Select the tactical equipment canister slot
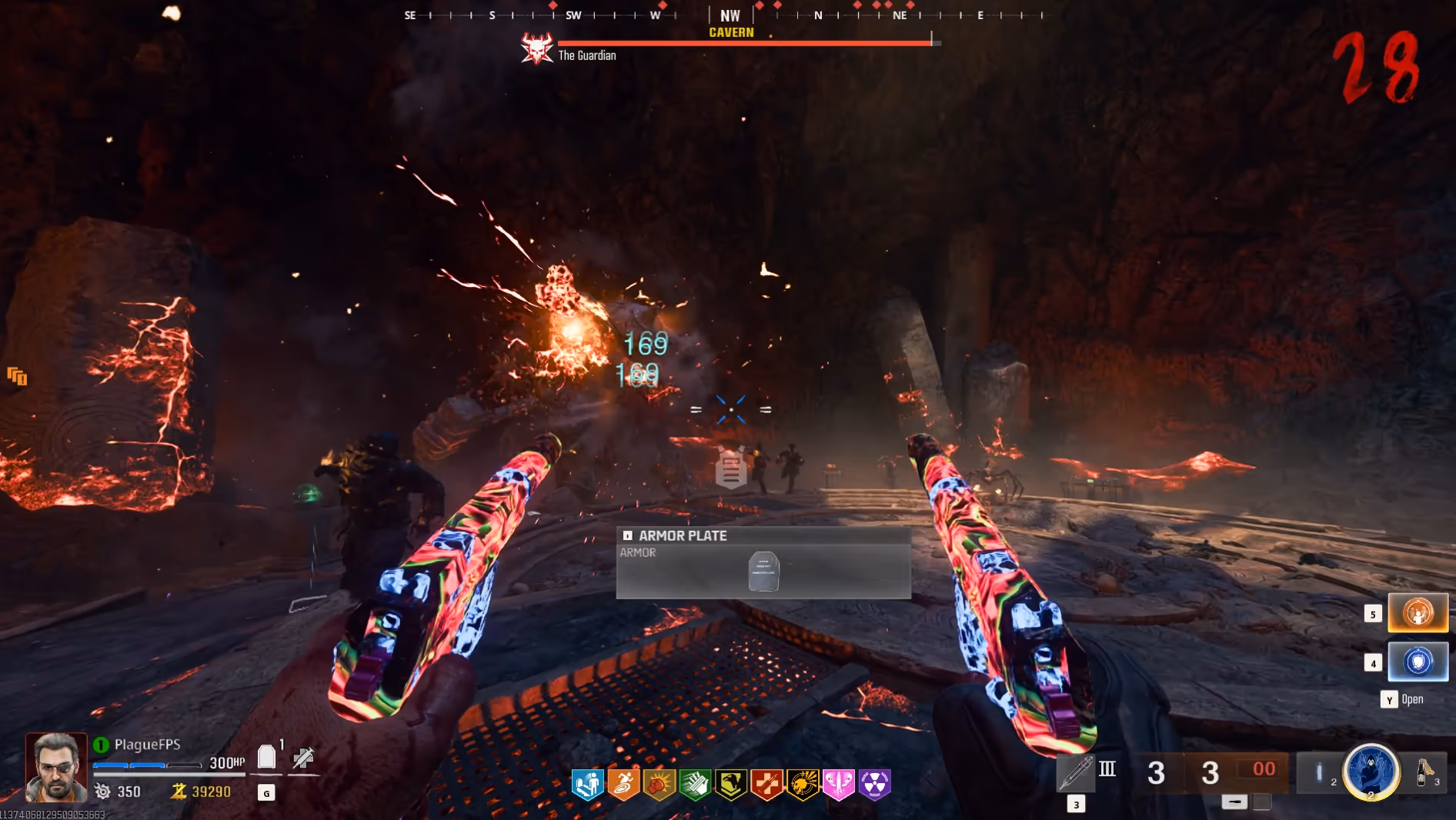The width and height of the screenshot is (1456, 820). click(x=1319, y=772)
